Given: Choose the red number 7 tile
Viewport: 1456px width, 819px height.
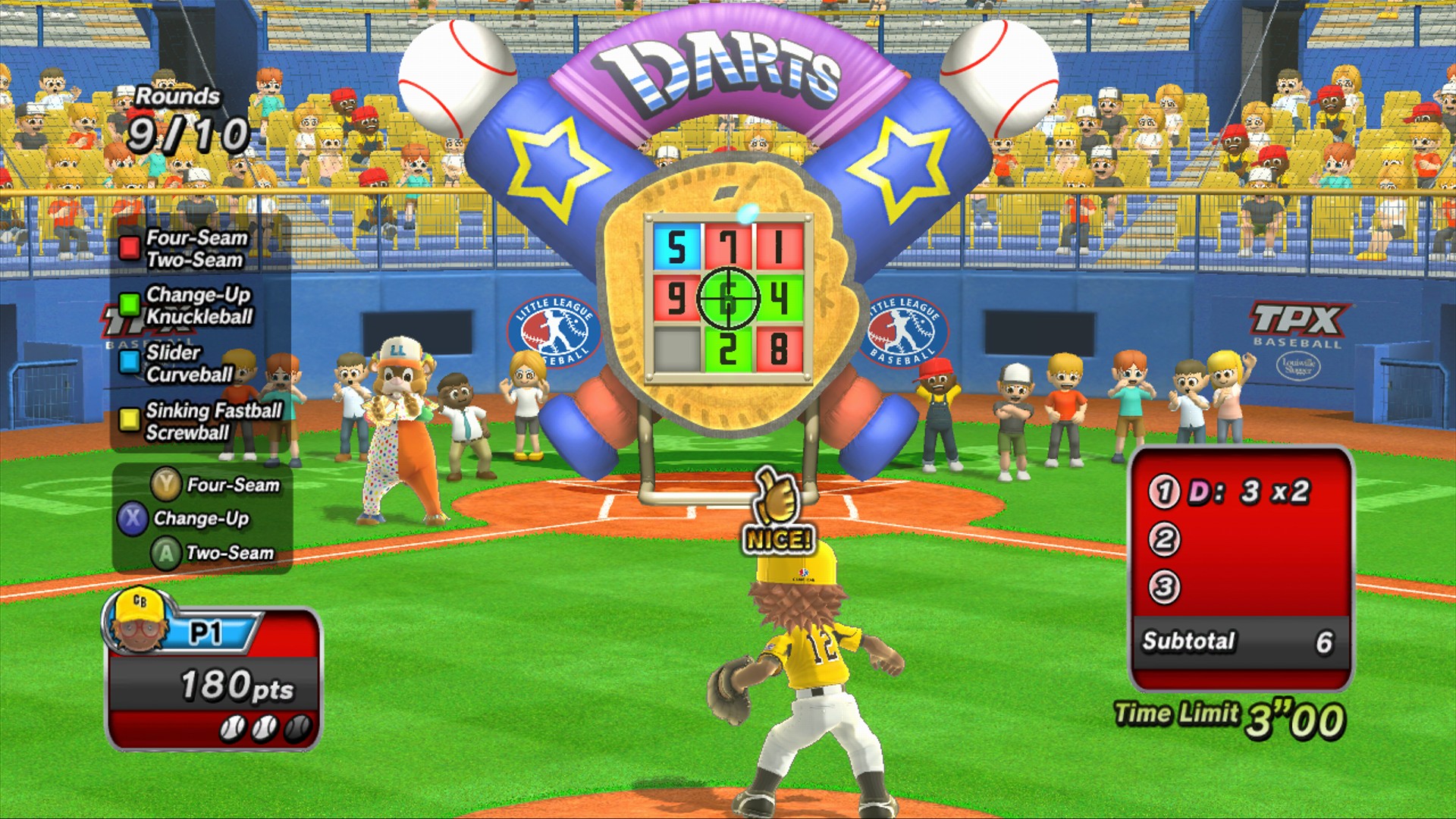Looking at the screenshot, I should click(728, 247).
